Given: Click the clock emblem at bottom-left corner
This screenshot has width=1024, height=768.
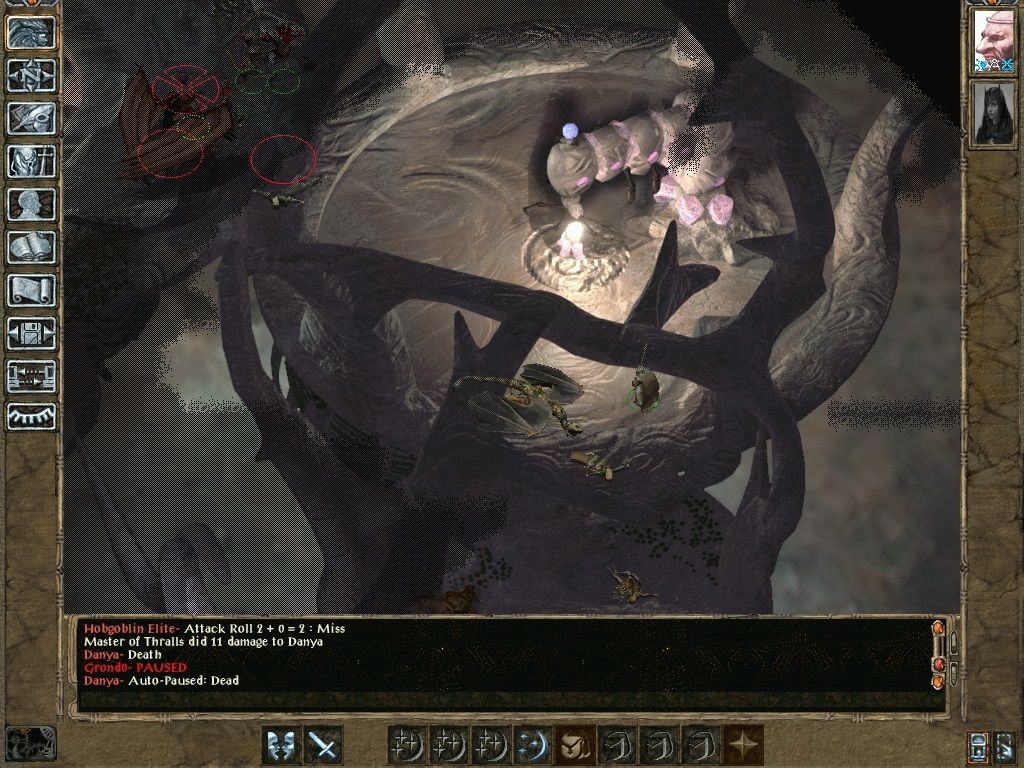Looking at the screenshot, I should click(x=30, y=743).
